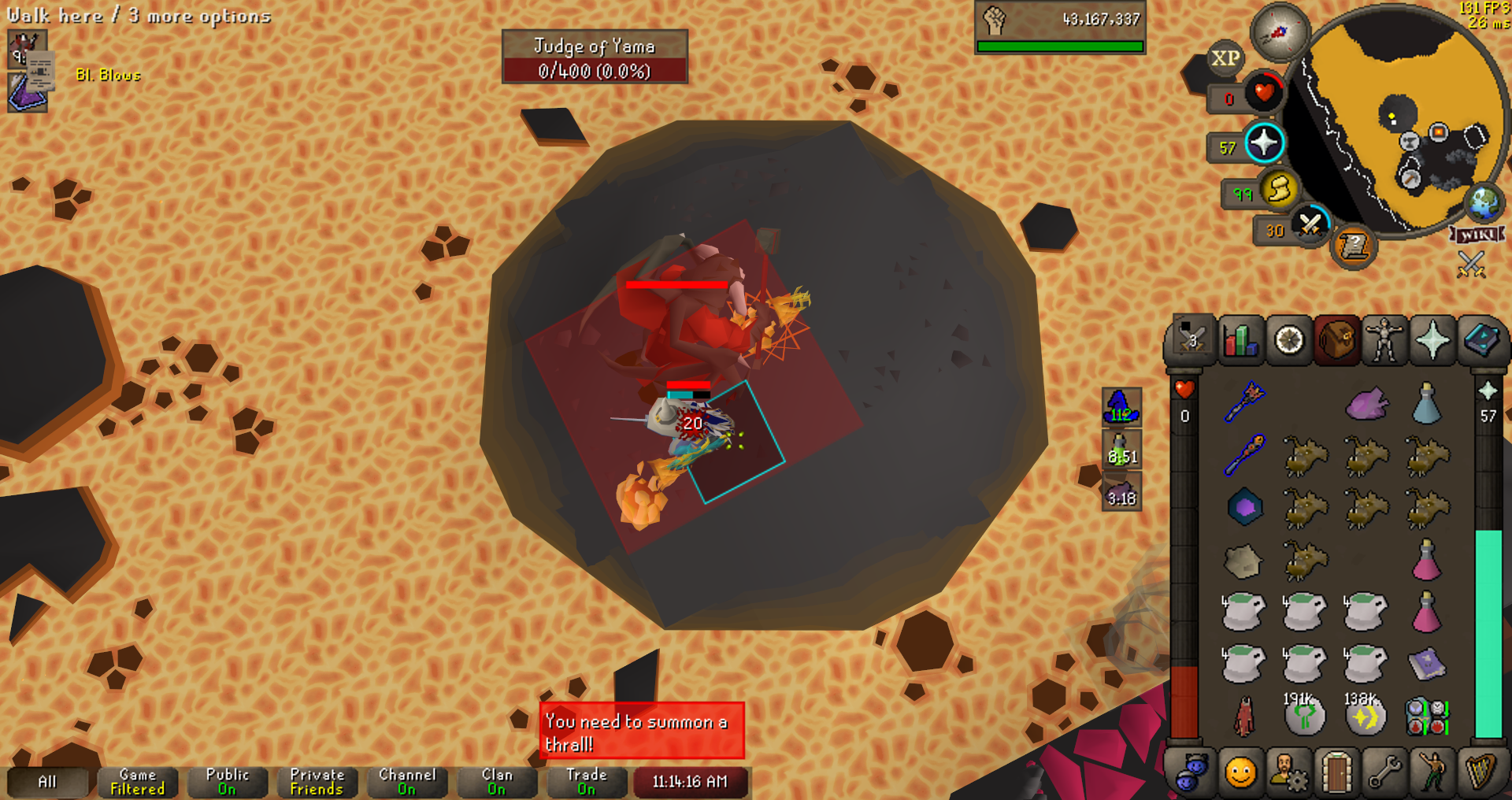Open the Prayer tab
The image size is (1512, 800).
1432,341
